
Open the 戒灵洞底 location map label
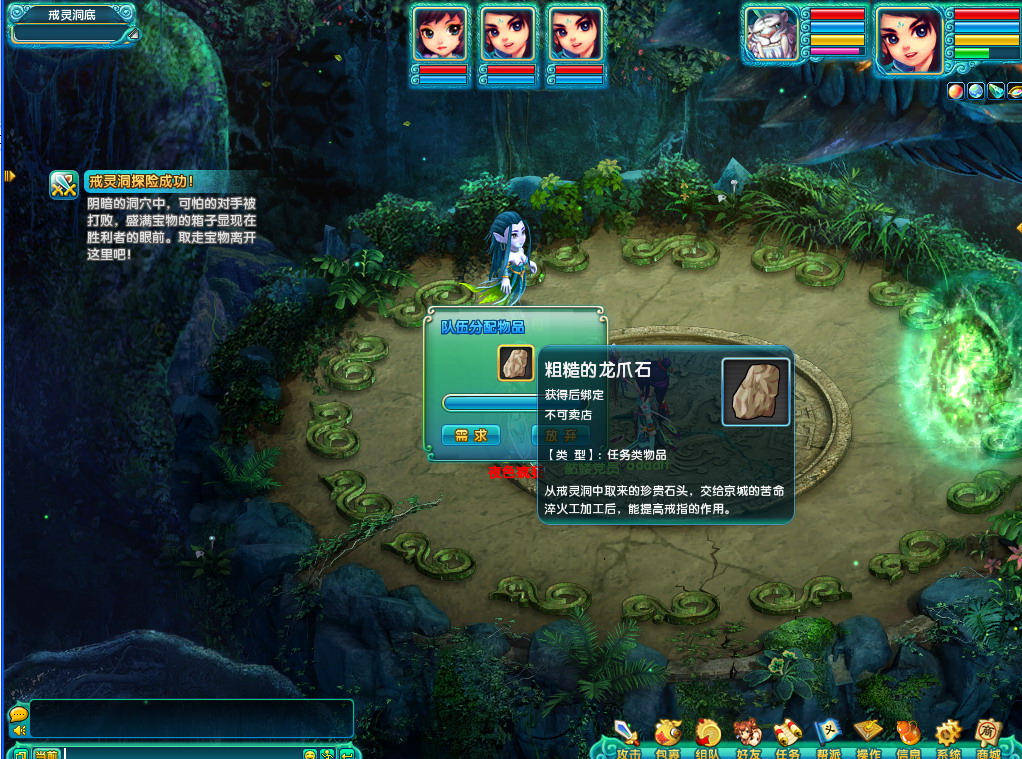pos(71,15)
